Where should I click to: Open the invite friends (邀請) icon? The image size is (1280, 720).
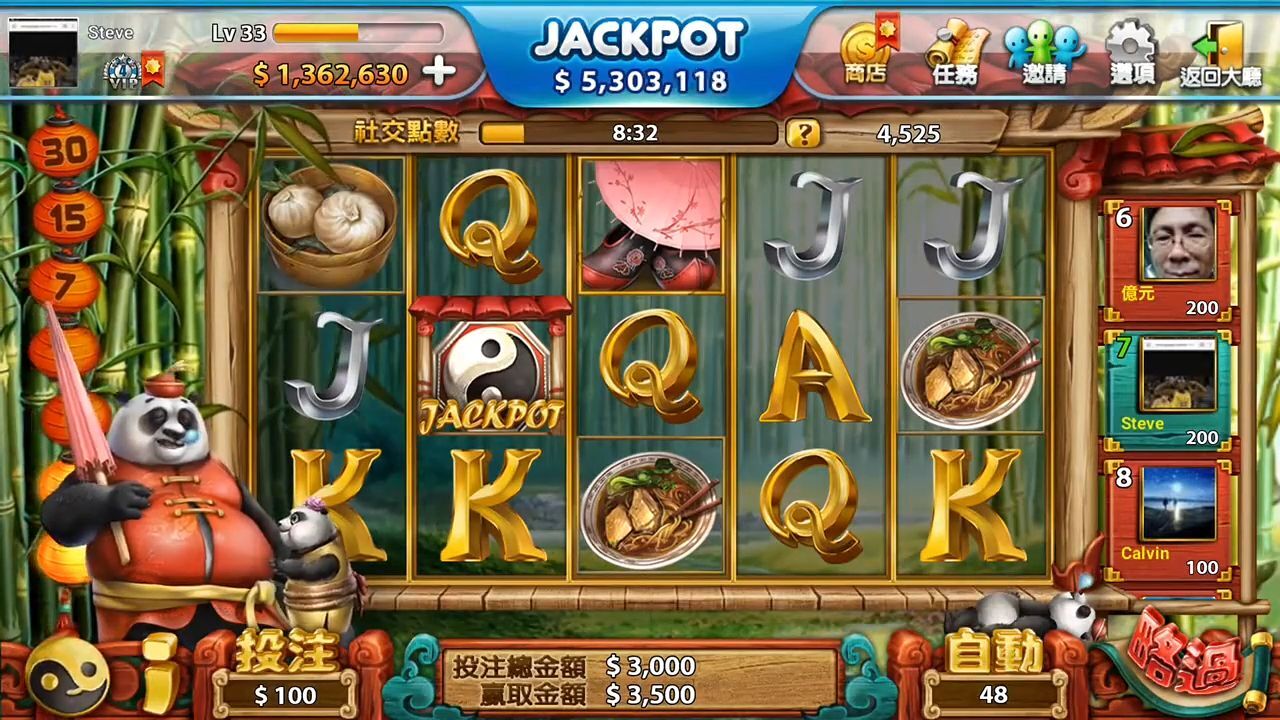(x=1045, y=53)
